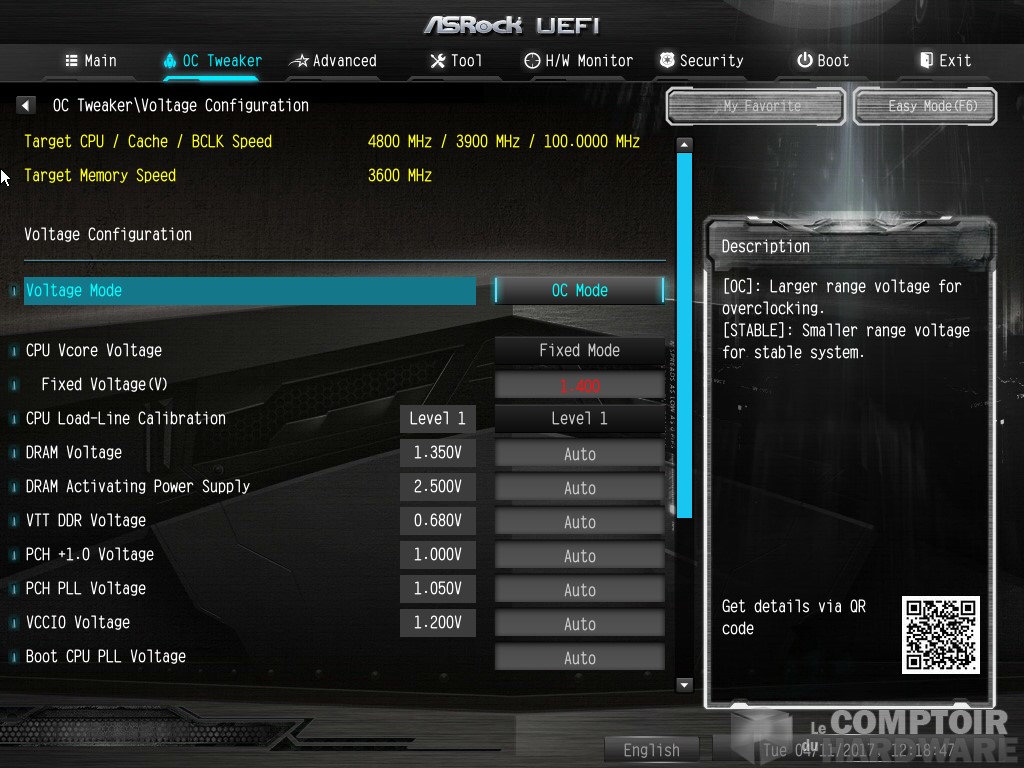Viewport: 1024px width, 768px height.
Task: Click the QR code for details
Action: click(940, 635)
